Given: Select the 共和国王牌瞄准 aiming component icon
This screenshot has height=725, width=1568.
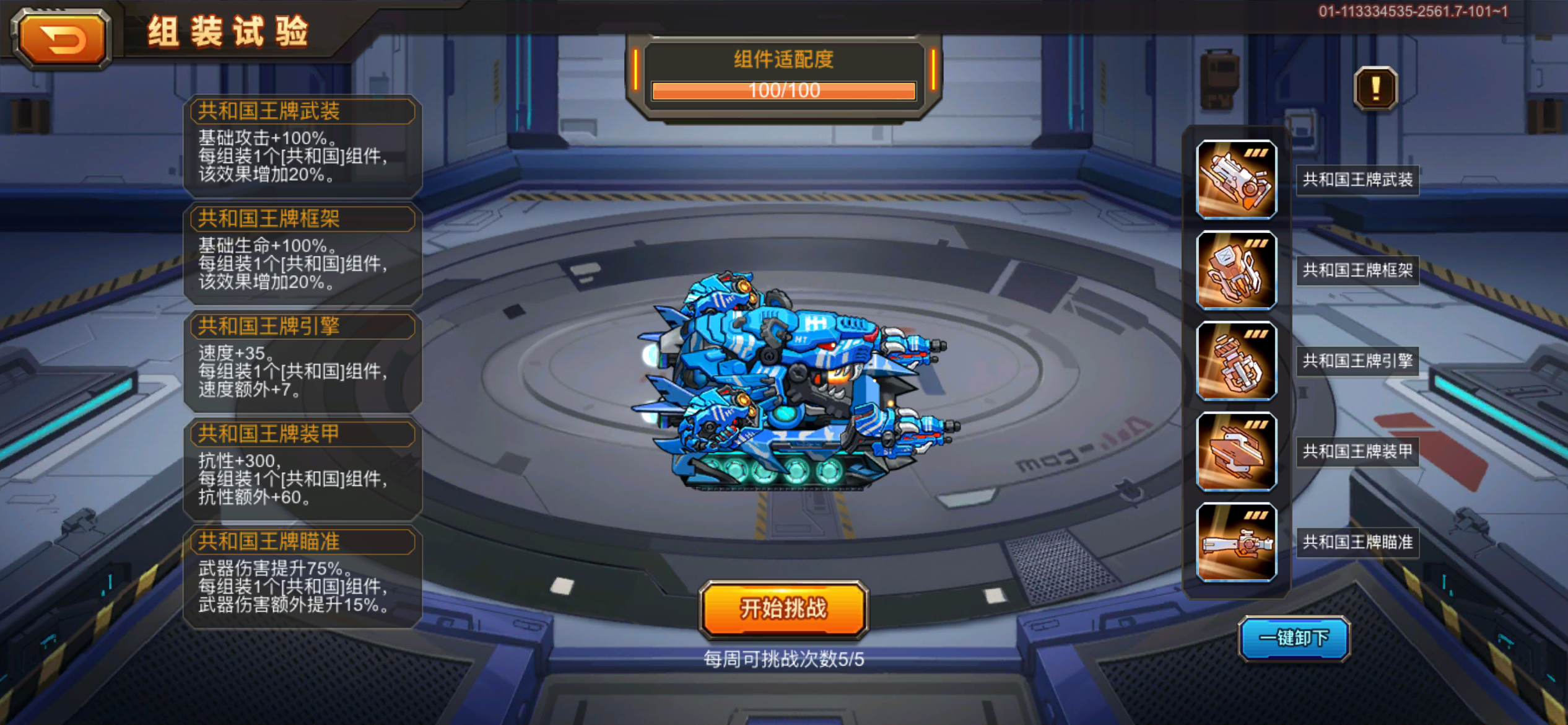Looking at the screenshot, I should pos(1236,543).
